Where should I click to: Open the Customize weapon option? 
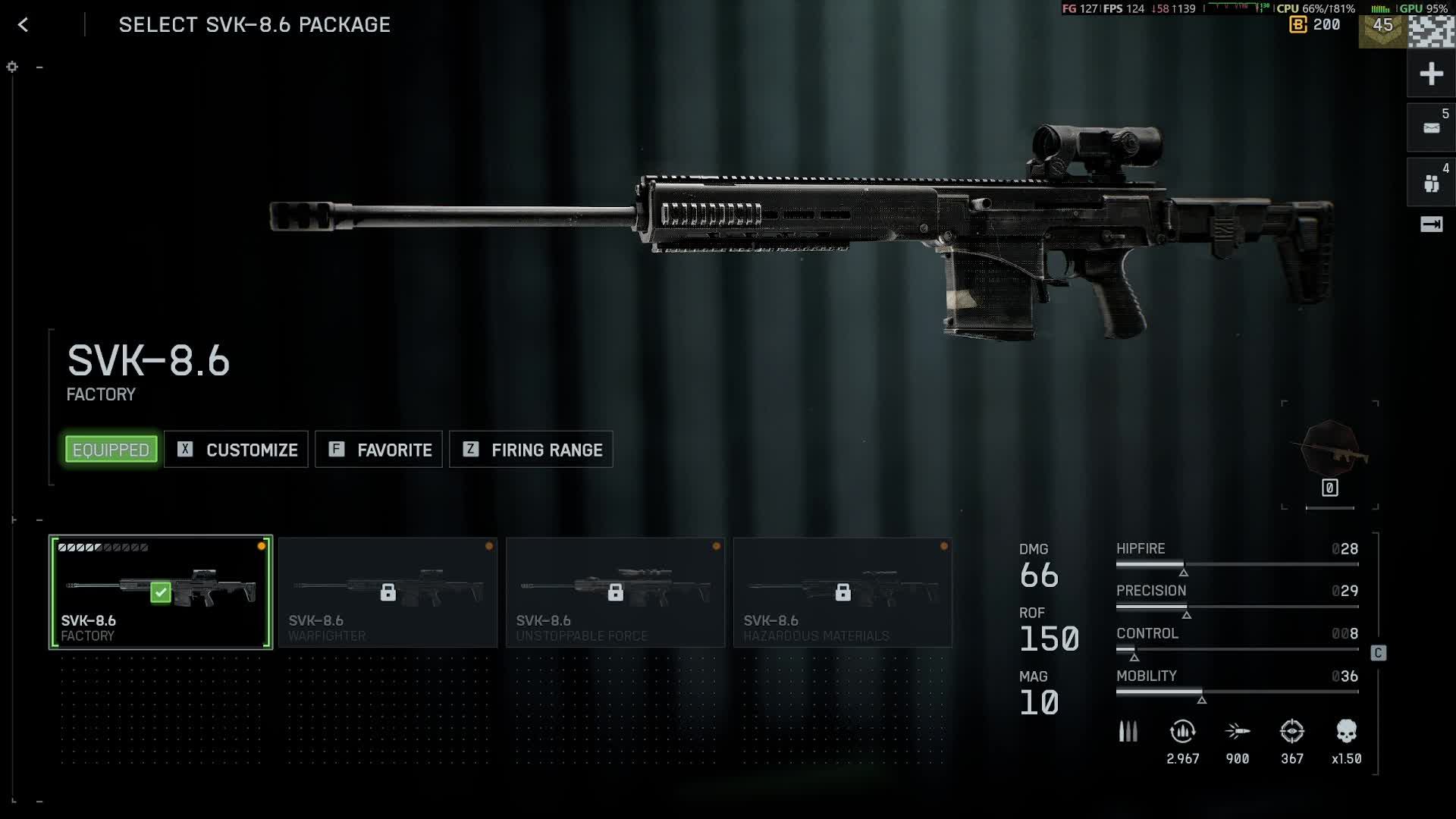point(236,450)
